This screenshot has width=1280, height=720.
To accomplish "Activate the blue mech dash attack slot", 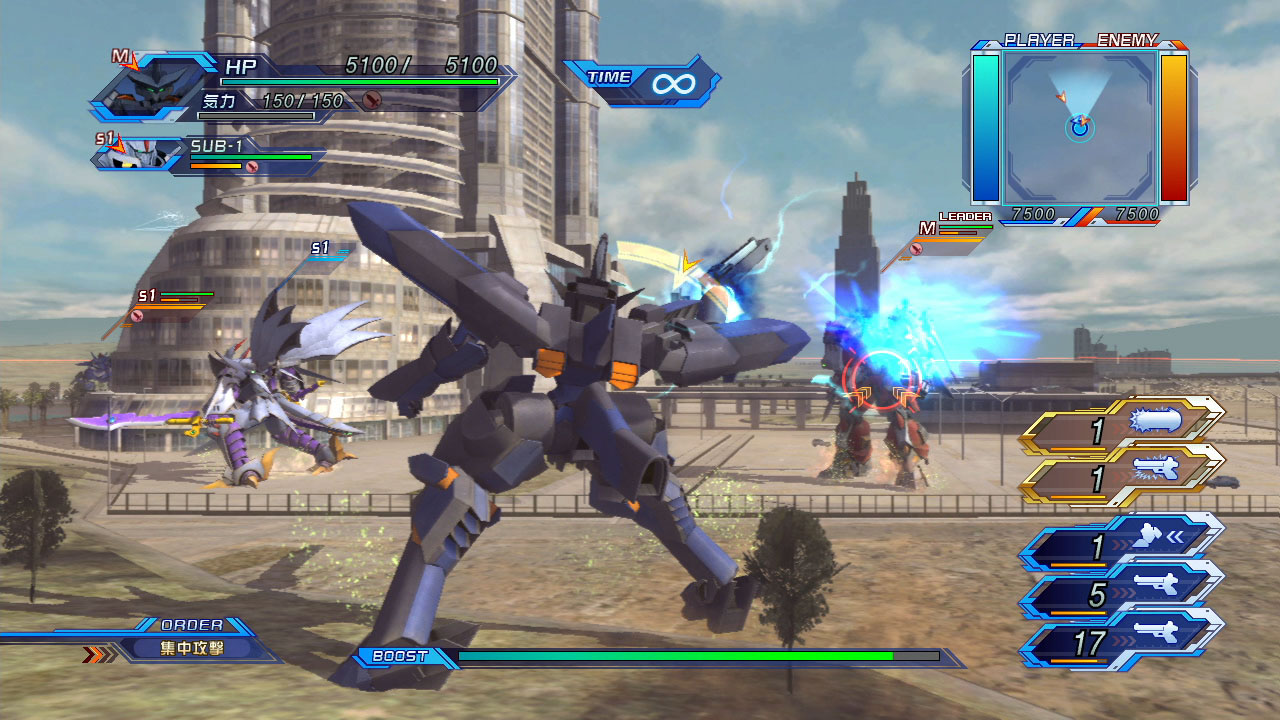I will click(x=1122, y=543).
